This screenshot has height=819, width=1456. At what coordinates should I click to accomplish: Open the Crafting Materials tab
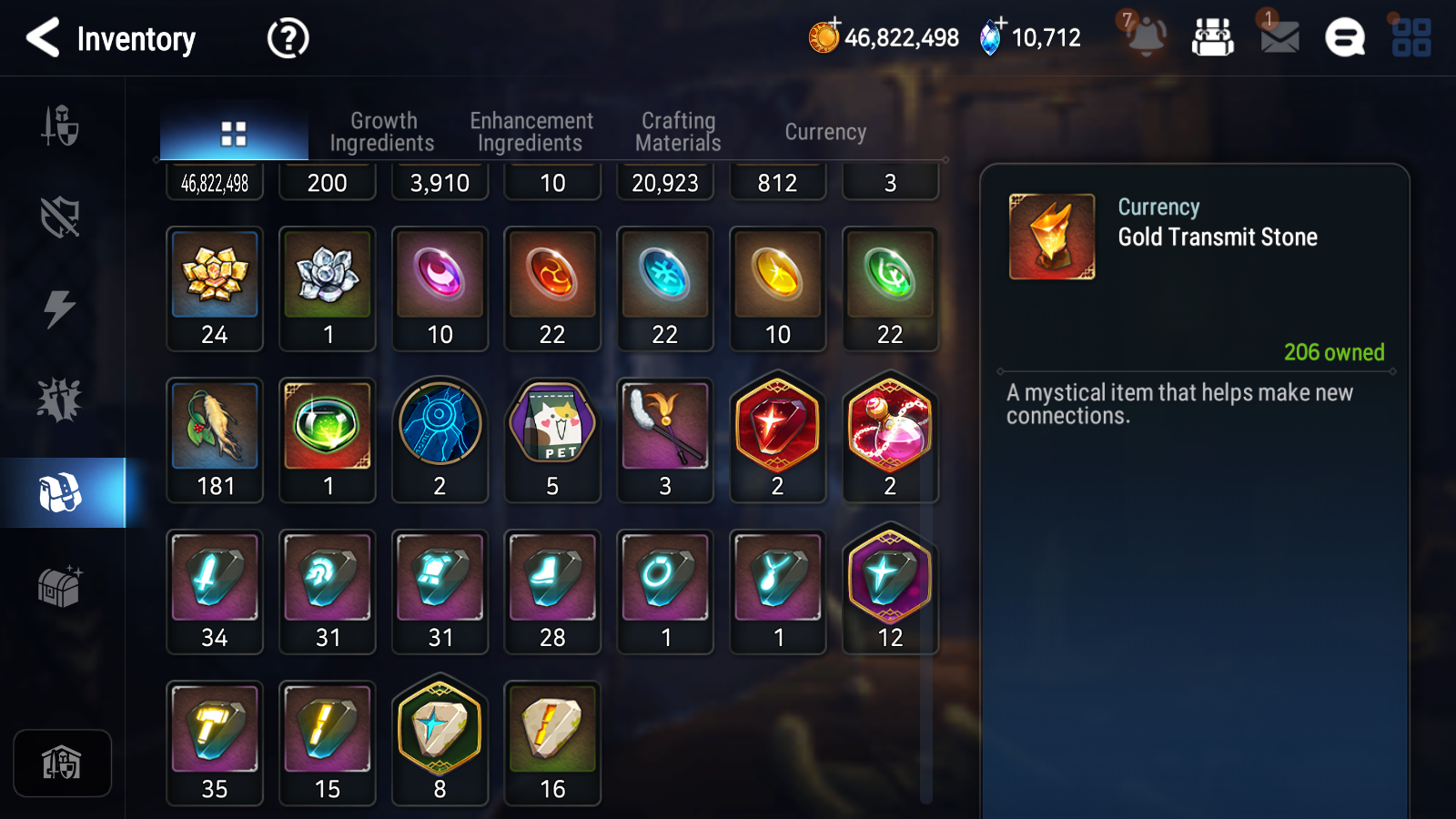(x=677, y=131)
